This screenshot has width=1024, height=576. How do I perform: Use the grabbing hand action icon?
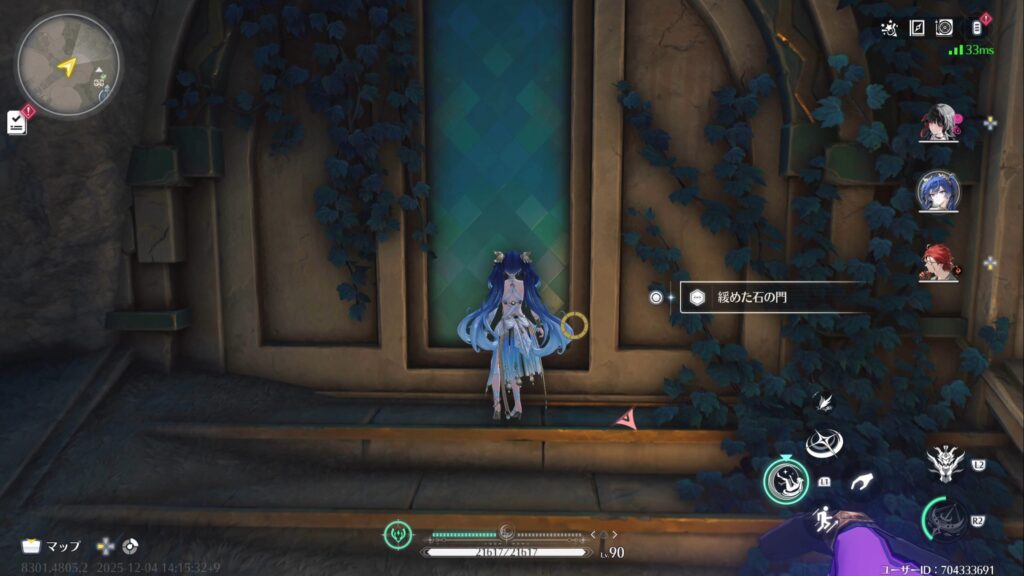coord(860,482)
